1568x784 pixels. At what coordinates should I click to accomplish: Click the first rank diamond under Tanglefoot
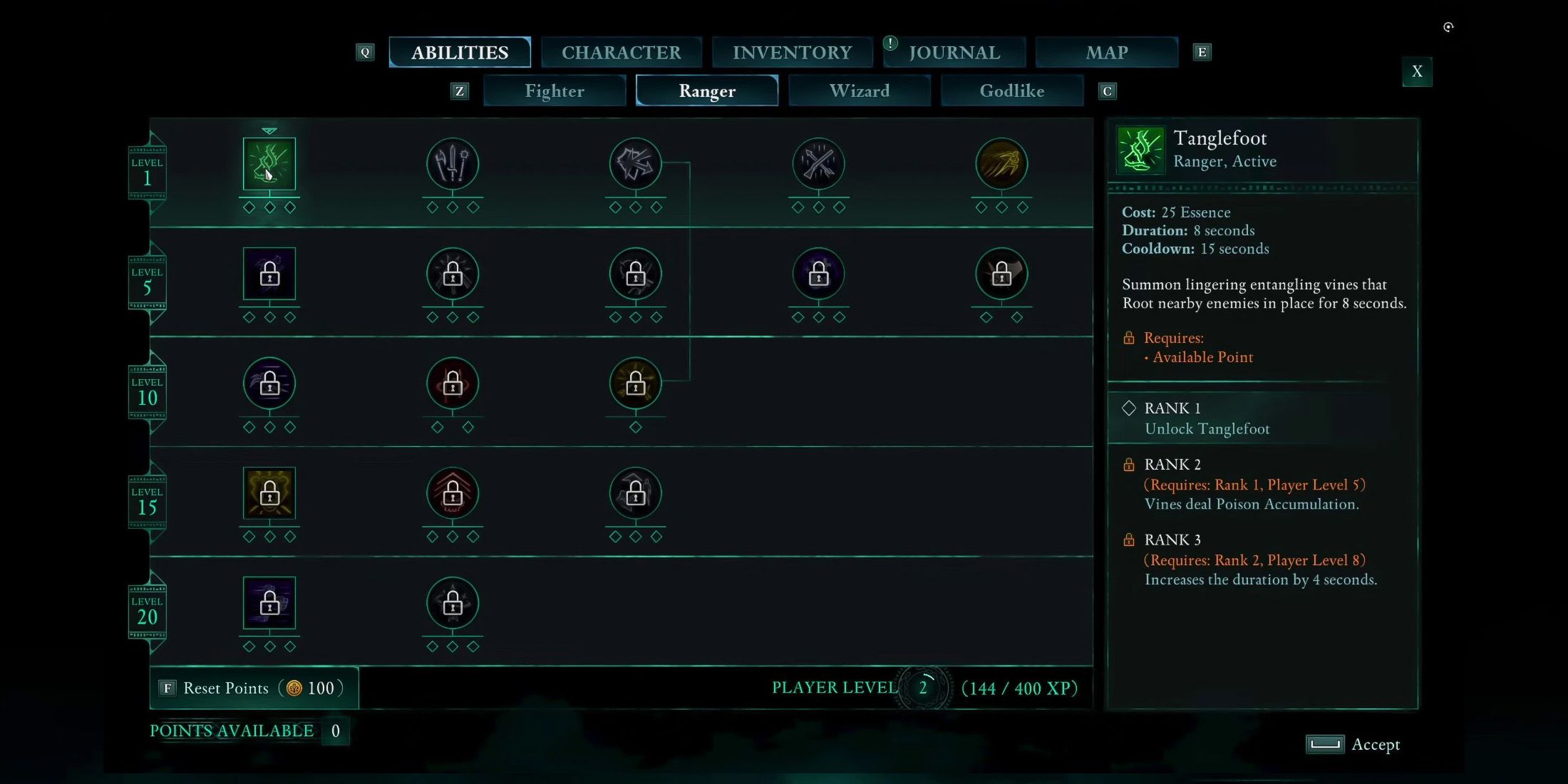click(x=248, y=207)
